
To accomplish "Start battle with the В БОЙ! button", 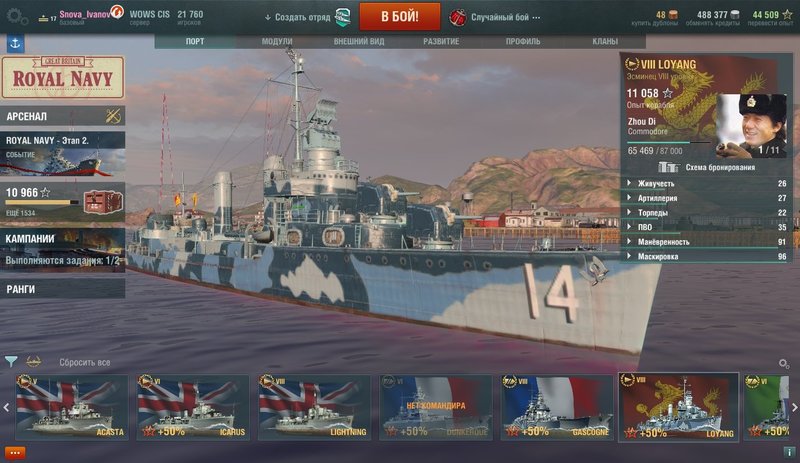I will point(400,17).
